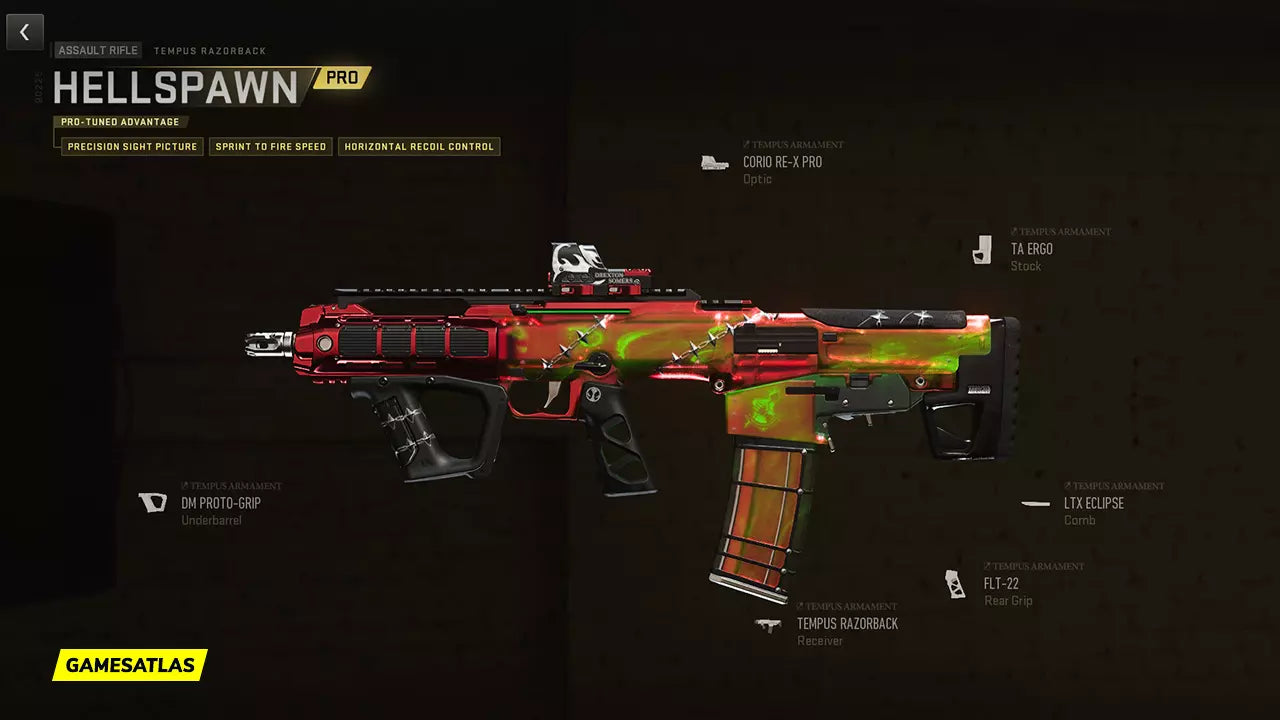Open the DM Proto-Grip underbarrel slot
1280x720 pixels.
click(220, 503)
